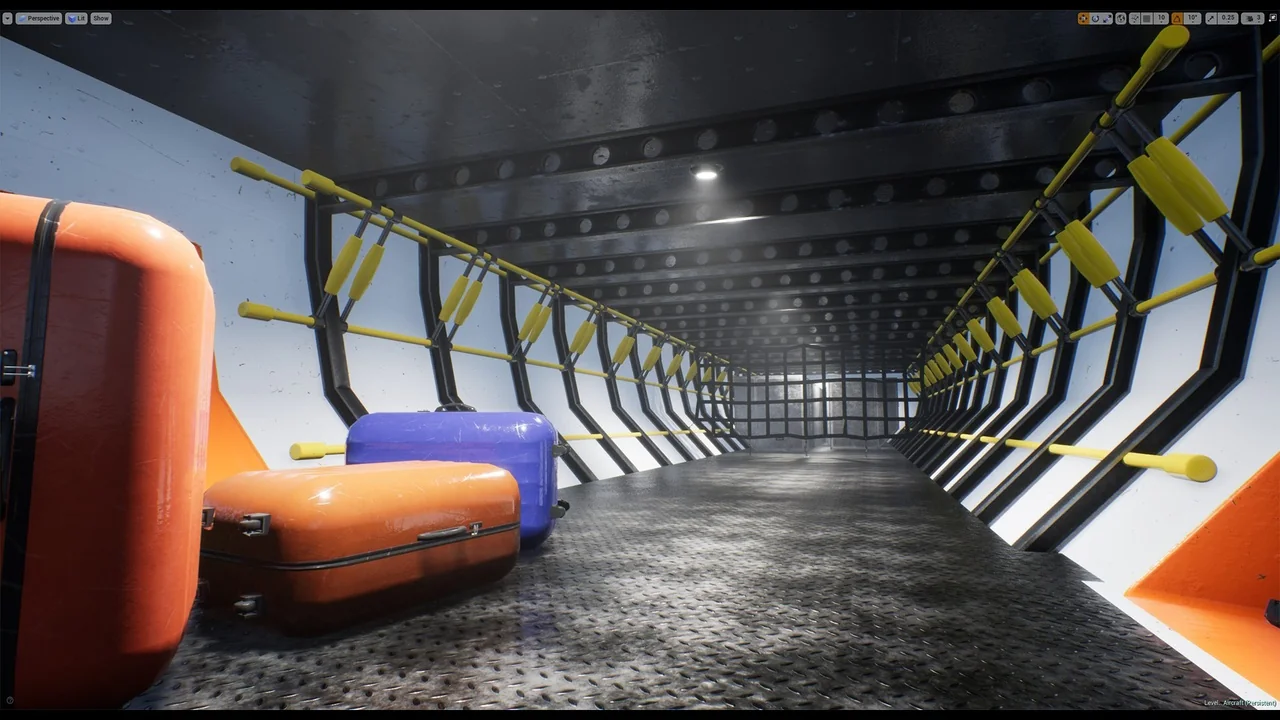Image resolution: width=1280 pixels, height=720 pixels.
Task: Toggle surface snapping
Action: pos(1135,18)
